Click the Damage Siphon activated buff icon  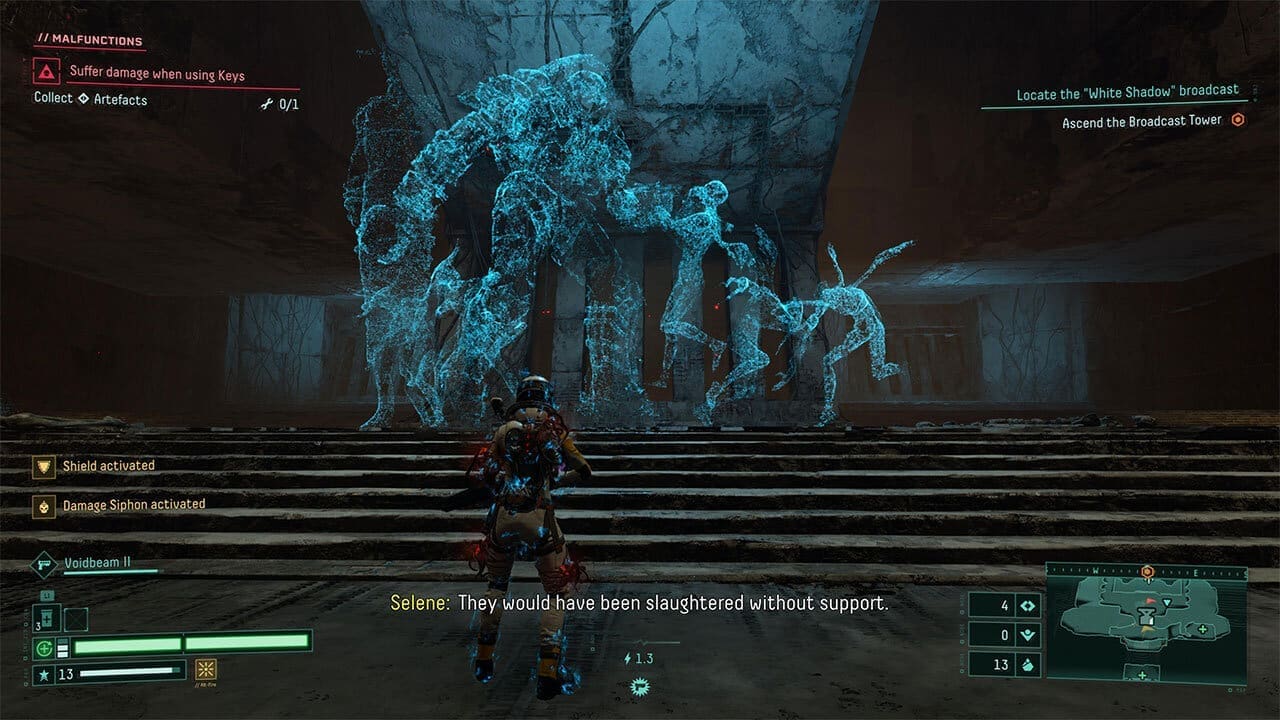[x=43, y=504]
